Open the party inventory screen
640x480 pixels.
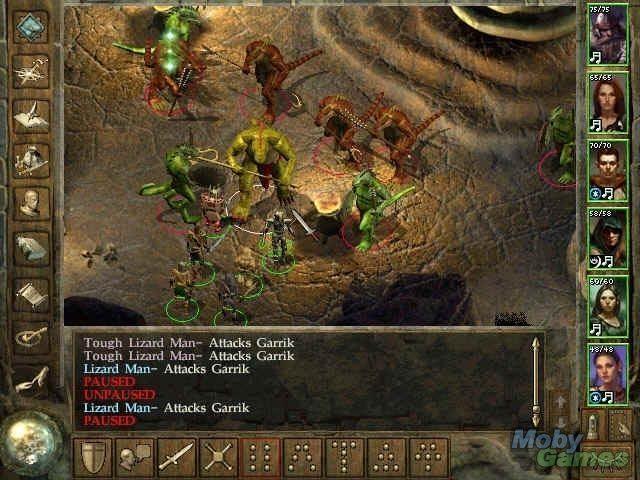[32, 157]
